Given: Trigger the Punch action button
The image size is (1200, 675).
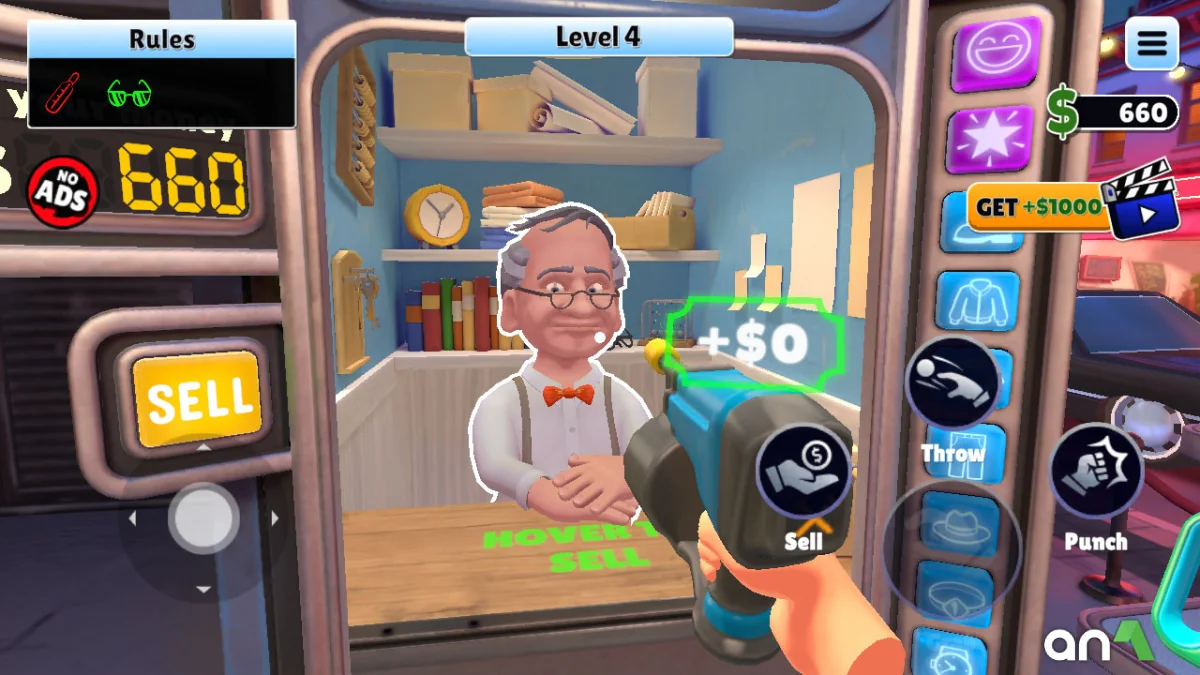Looking at the screenshot, I should coord(1096,471).
